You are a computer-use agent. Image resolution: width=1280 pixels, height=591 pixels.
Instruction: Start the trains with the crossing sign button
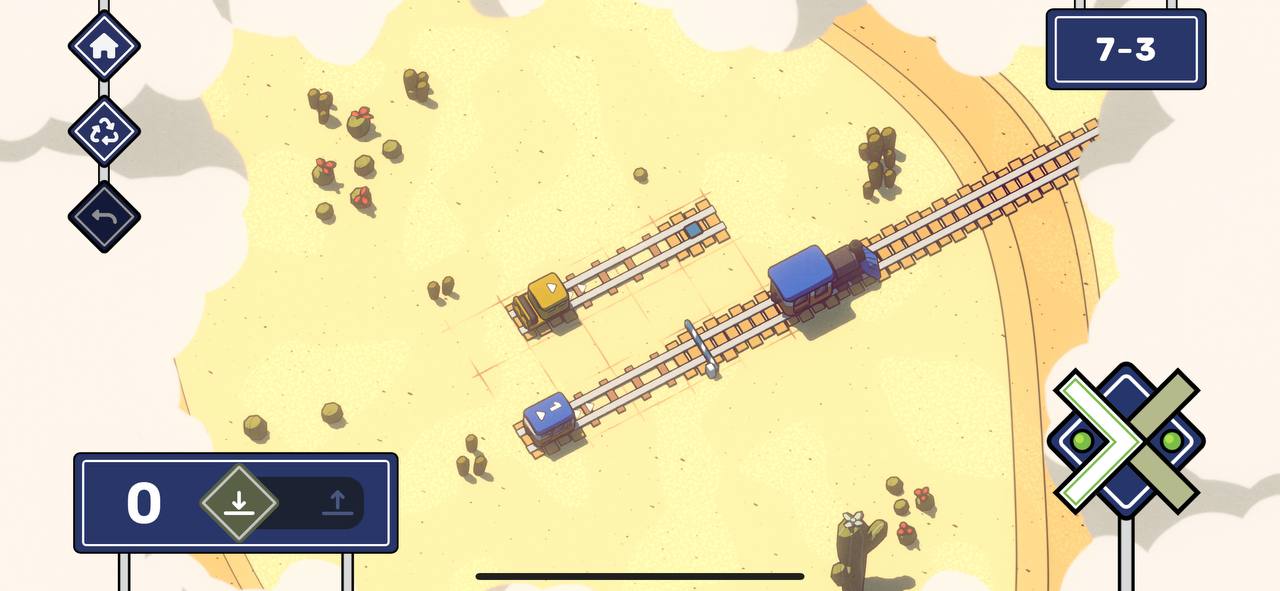click(x=1126, y=440)
